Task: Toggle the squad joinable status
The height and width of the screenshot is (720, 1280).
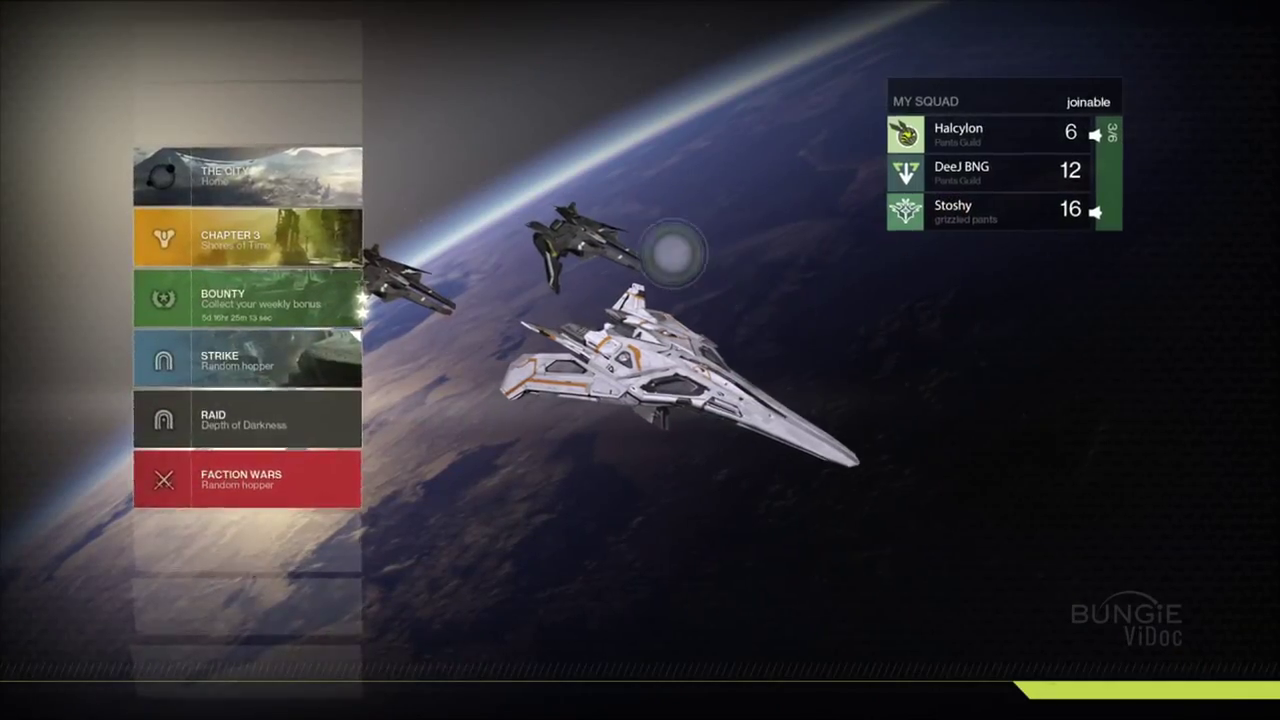Action: pyautogui.click(x=1088, y=102)
